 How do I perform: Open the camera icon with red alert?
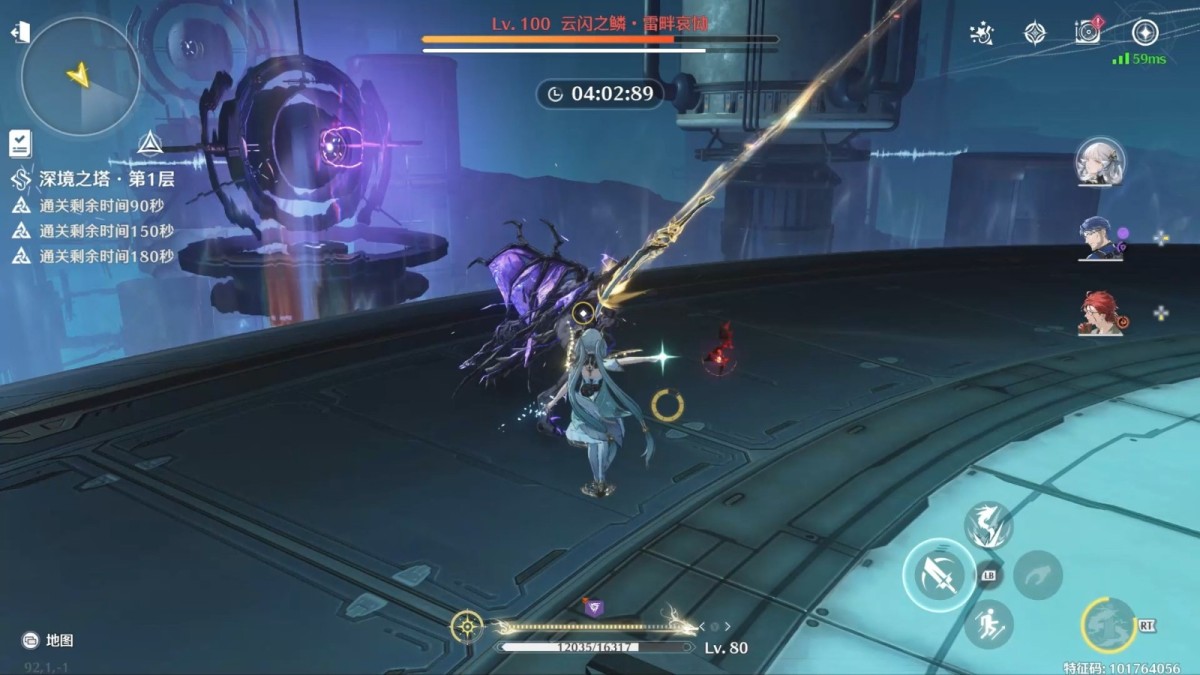tap(1087, 32)
